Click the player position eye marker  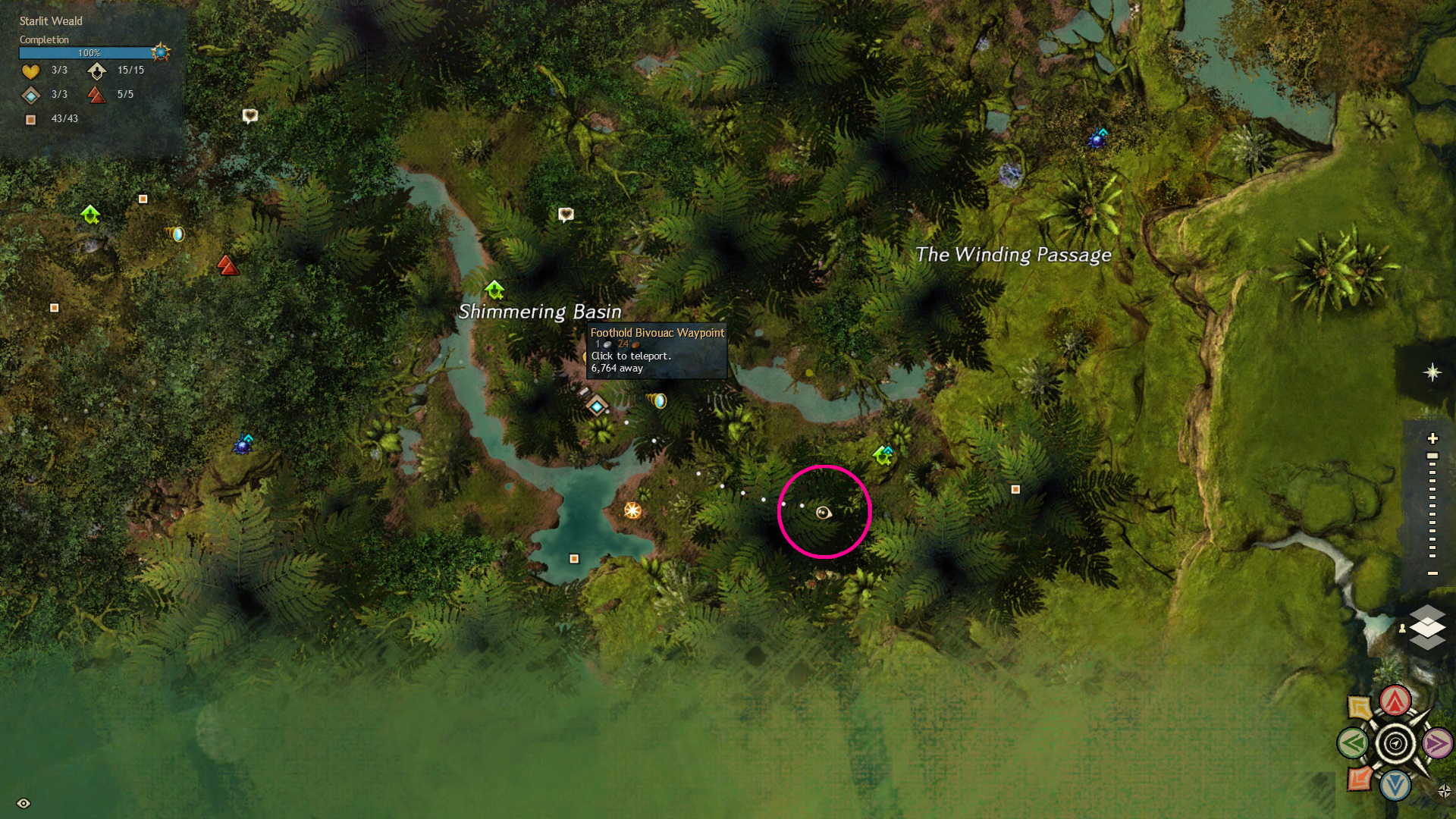click(x=824, y=513)
